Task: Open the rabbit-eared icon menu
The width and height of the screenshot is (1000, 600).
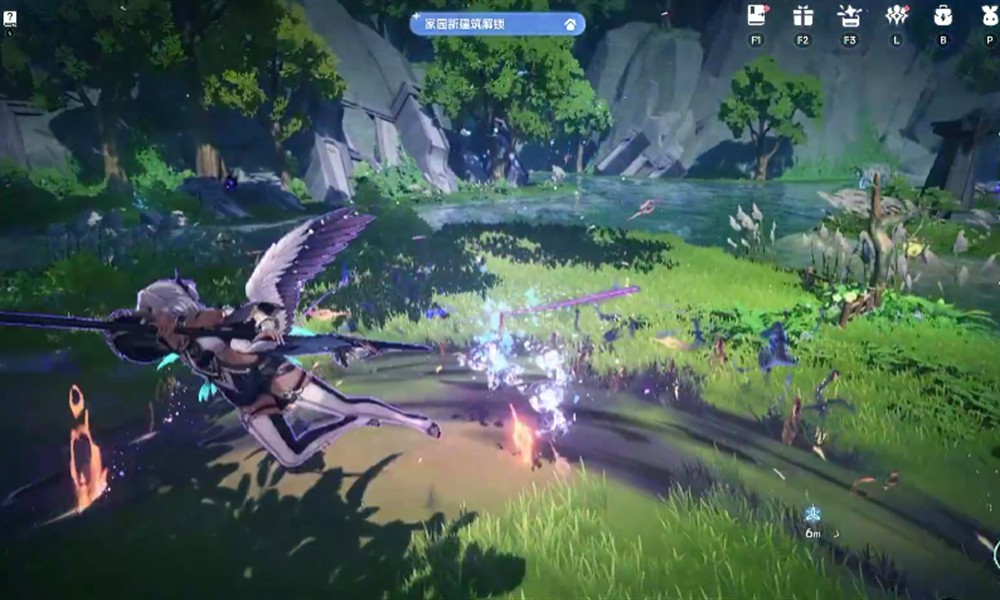Action: pyautogui.click(x=988, y=15)
